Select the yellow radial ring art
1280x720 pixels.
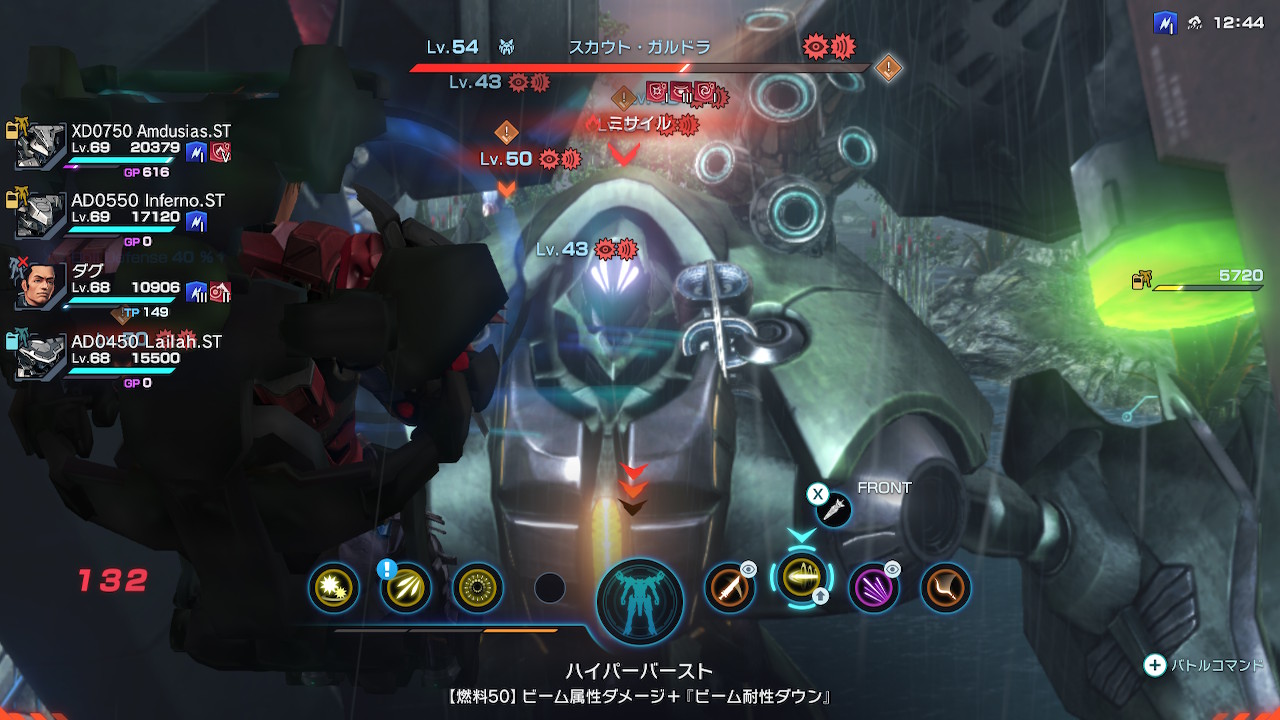(x=478, y=588)
